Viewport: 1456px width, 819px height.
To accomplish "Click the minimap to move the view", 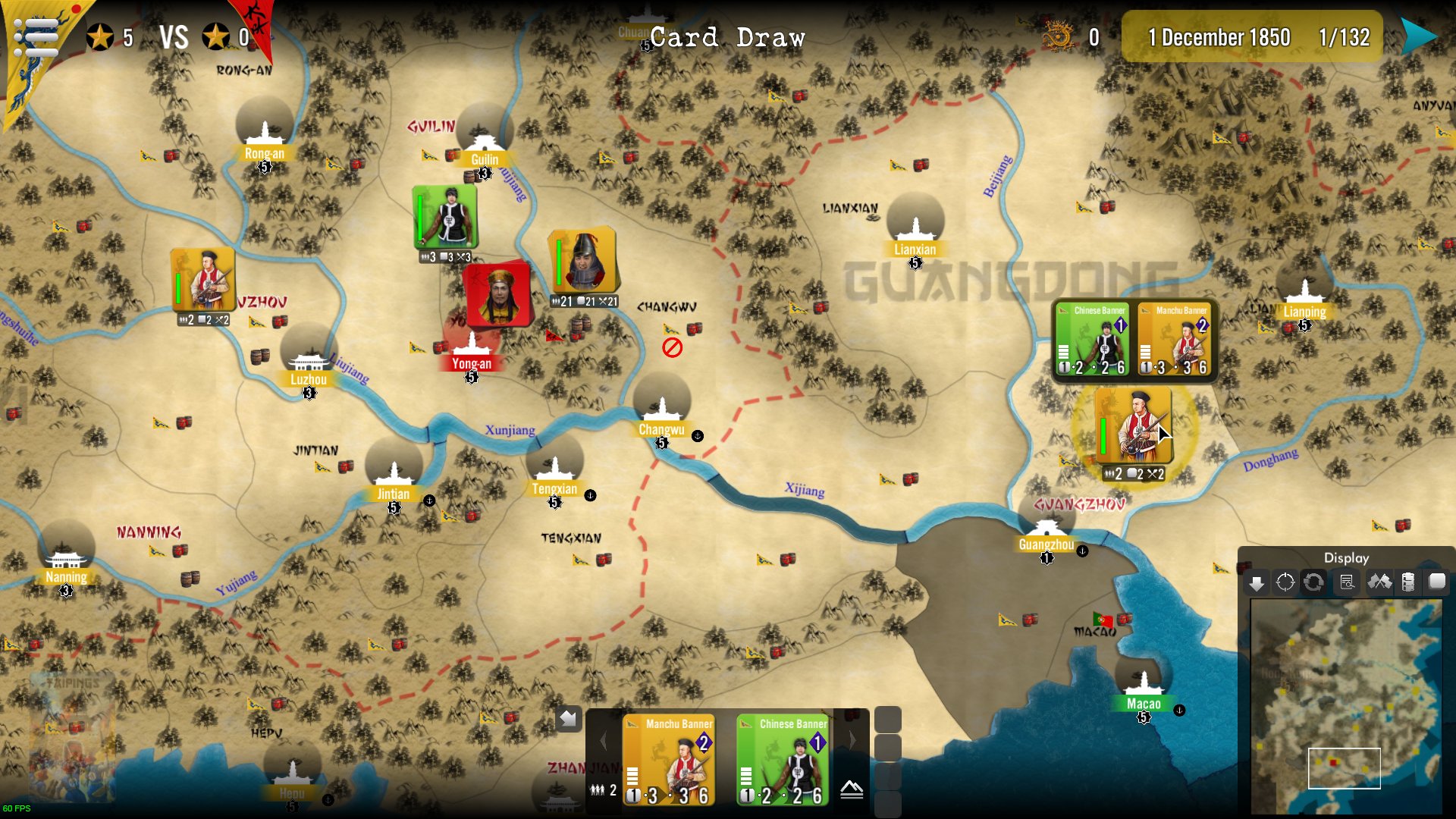I will [1345, 705].
